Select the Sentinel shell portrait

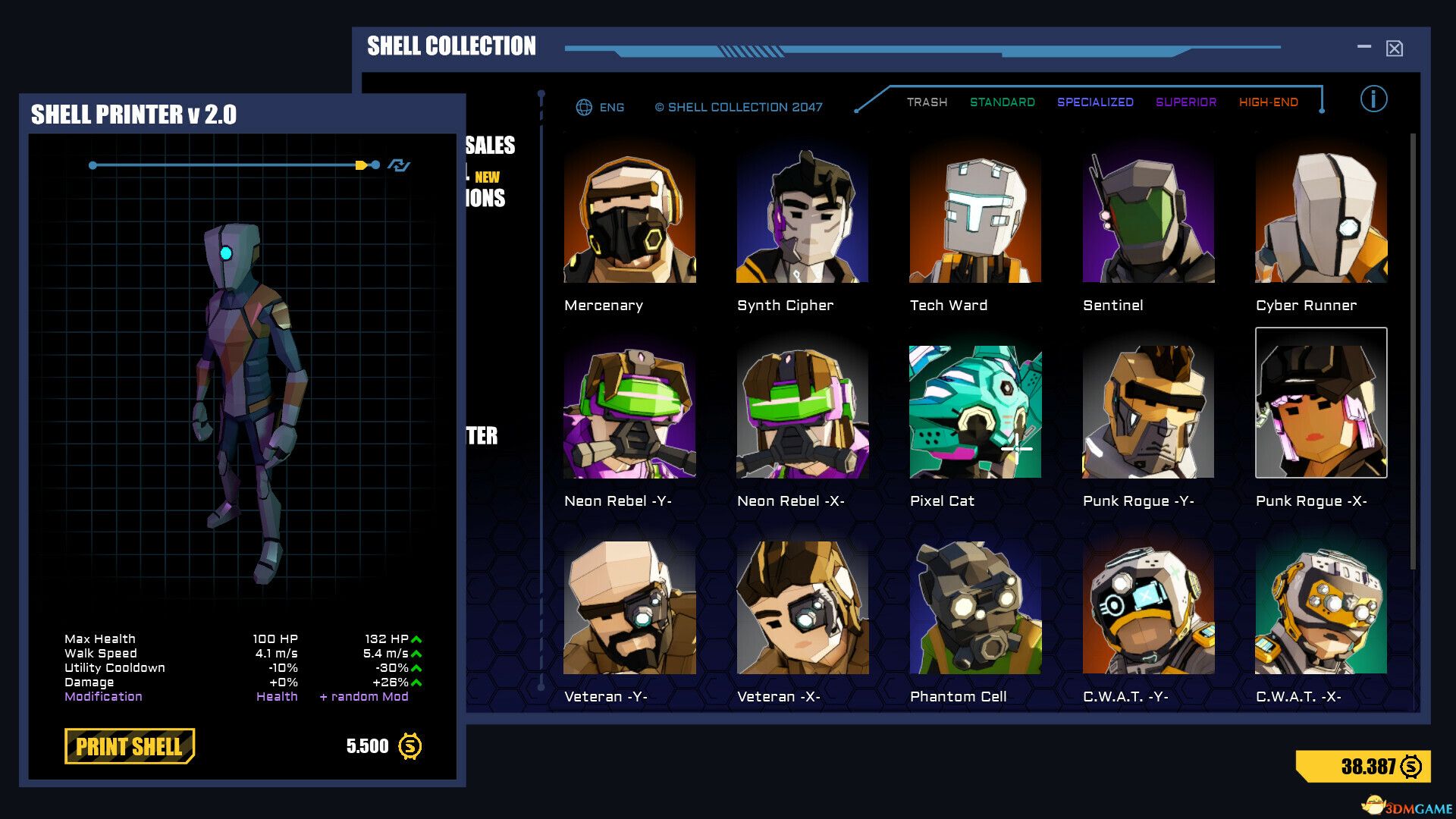coord(1148,217)
